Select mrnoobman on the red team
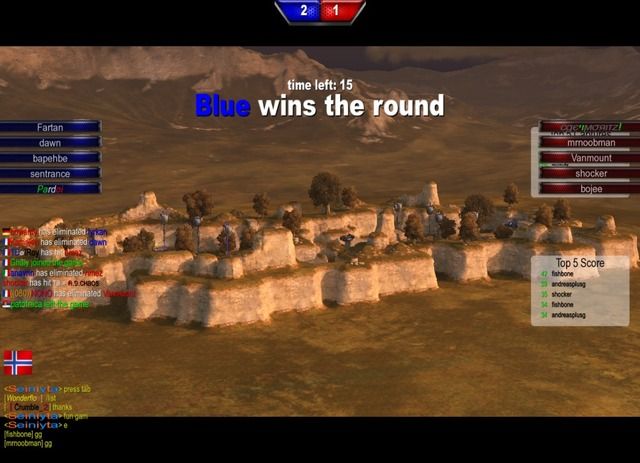This screenshot has width=640, height=463. pos(590,143)
